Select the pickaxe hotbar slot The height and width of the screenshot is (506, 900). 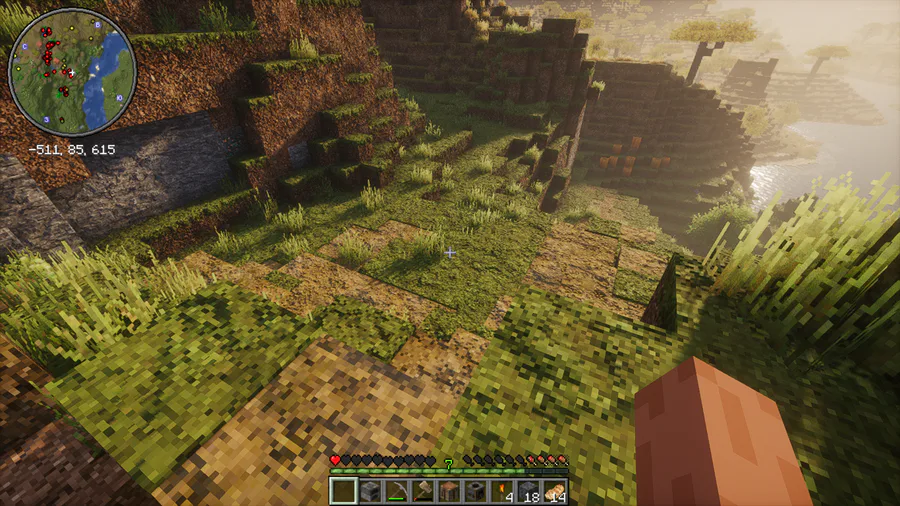(x=396, y=490)
